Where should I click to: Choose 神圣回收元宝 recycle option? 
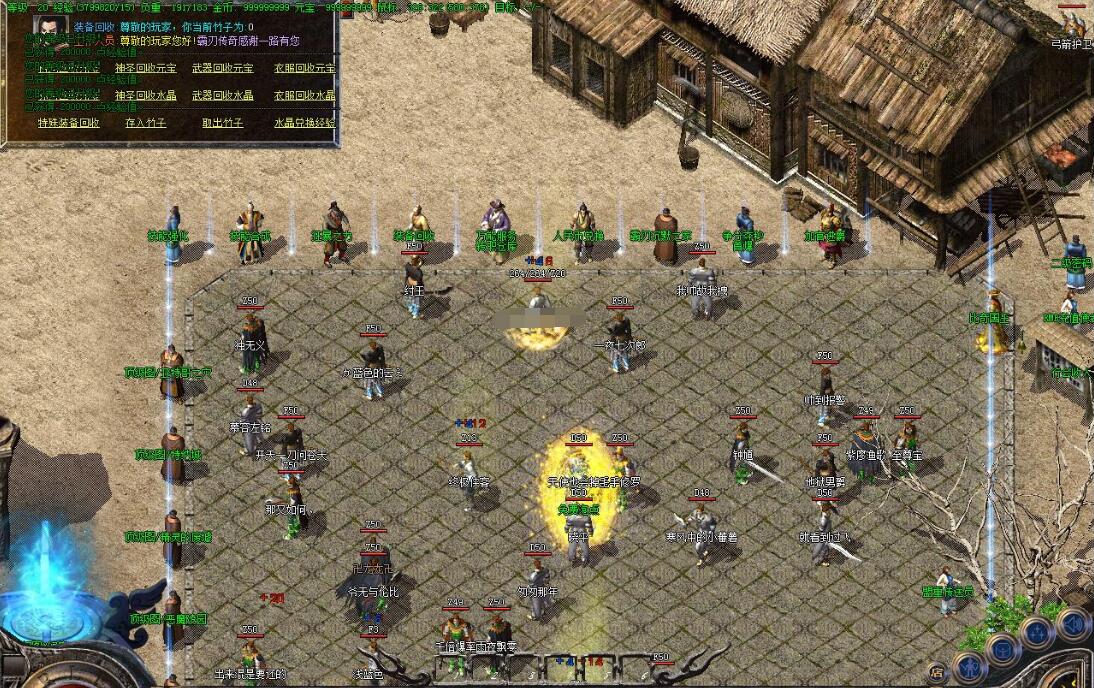pyautogui.click(x=145, y=68)
